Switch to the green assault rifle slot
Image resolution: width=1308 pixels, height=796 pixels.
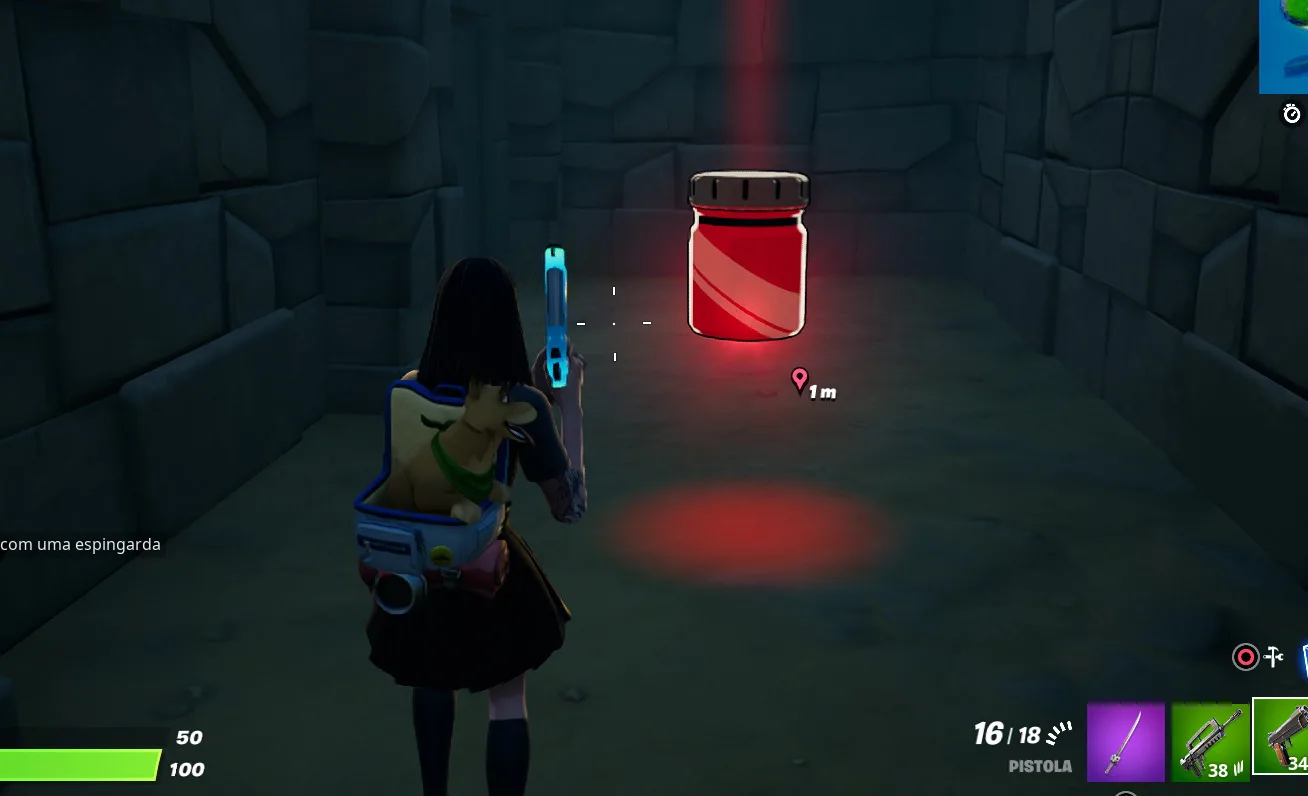pos(1209,741)
